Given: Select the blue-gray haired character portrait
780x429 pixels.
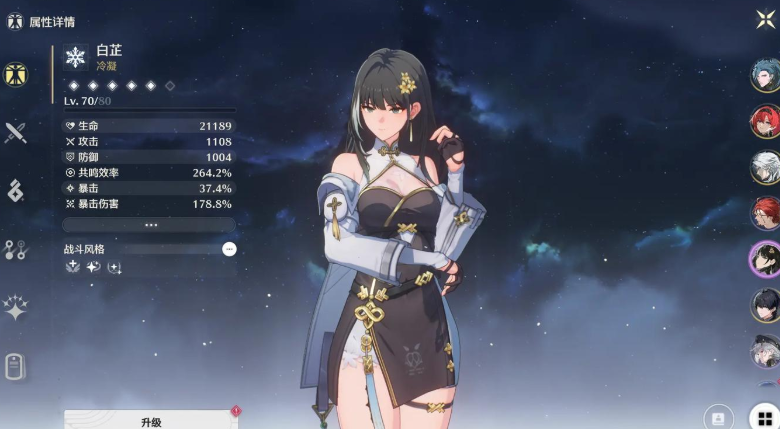Looking at the screenshot, I should (x=765, y=76).
